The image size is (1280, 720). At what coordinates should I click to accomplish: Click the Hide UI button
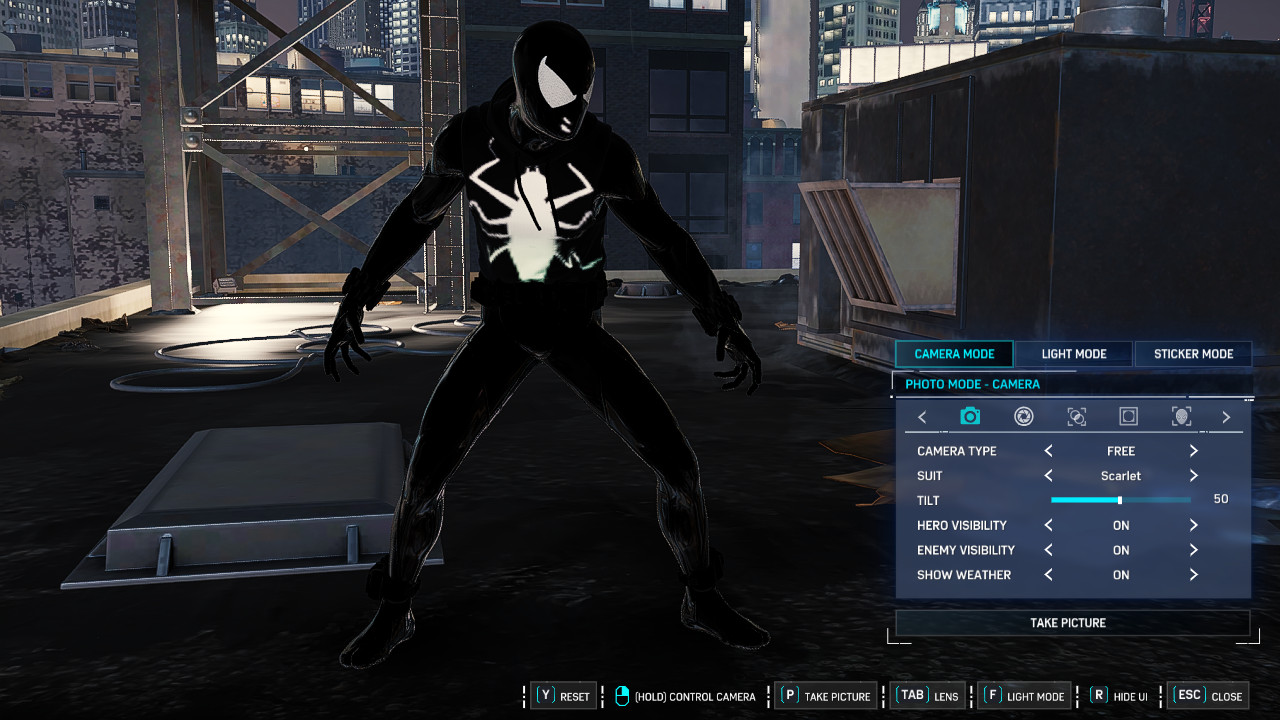point(1117,695)
